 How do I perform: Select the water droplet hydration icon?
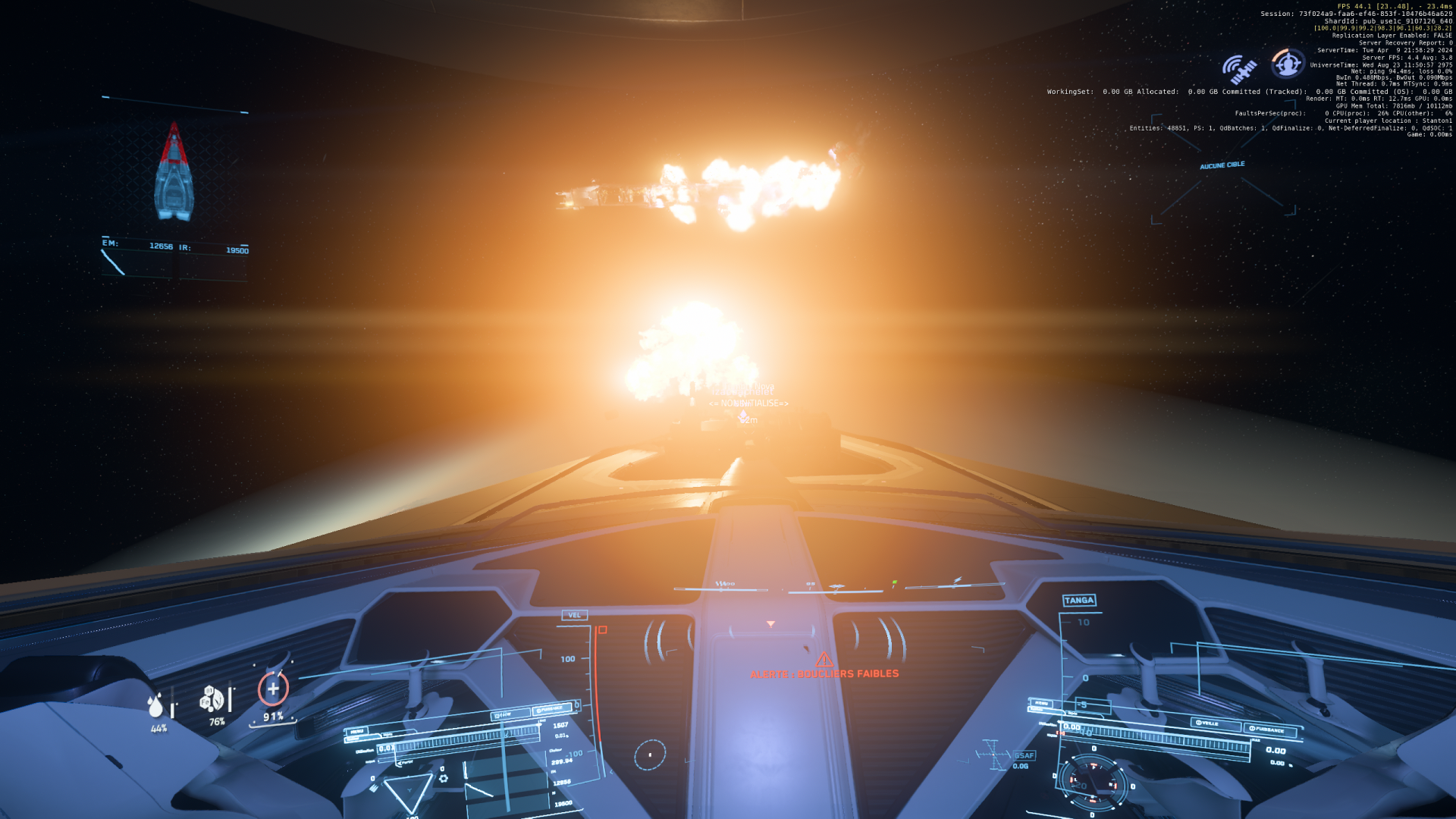click(x=156, y=705)
